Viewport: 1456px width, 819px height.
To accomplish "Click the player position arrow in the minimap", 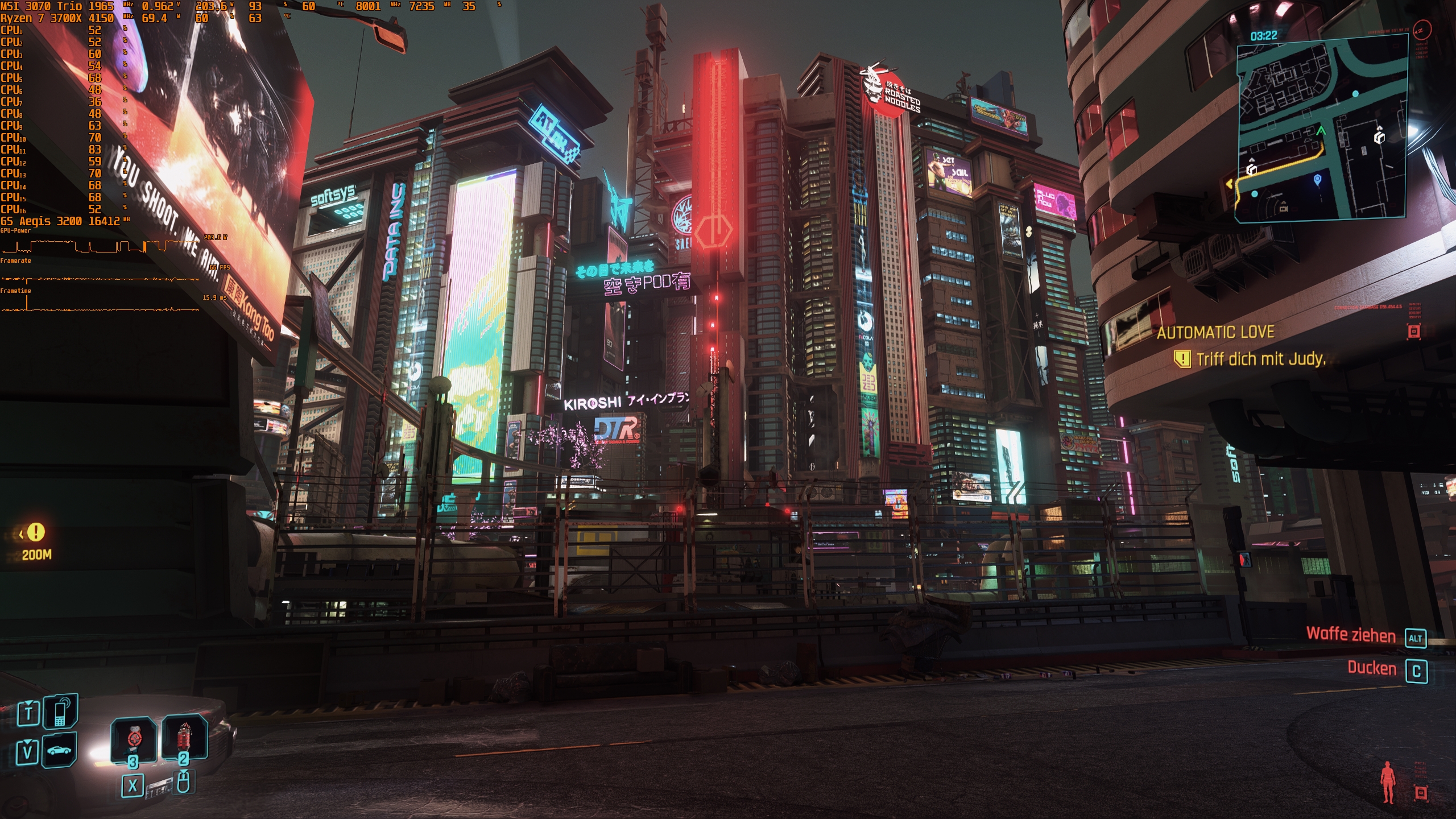I will coord(1321,131).
